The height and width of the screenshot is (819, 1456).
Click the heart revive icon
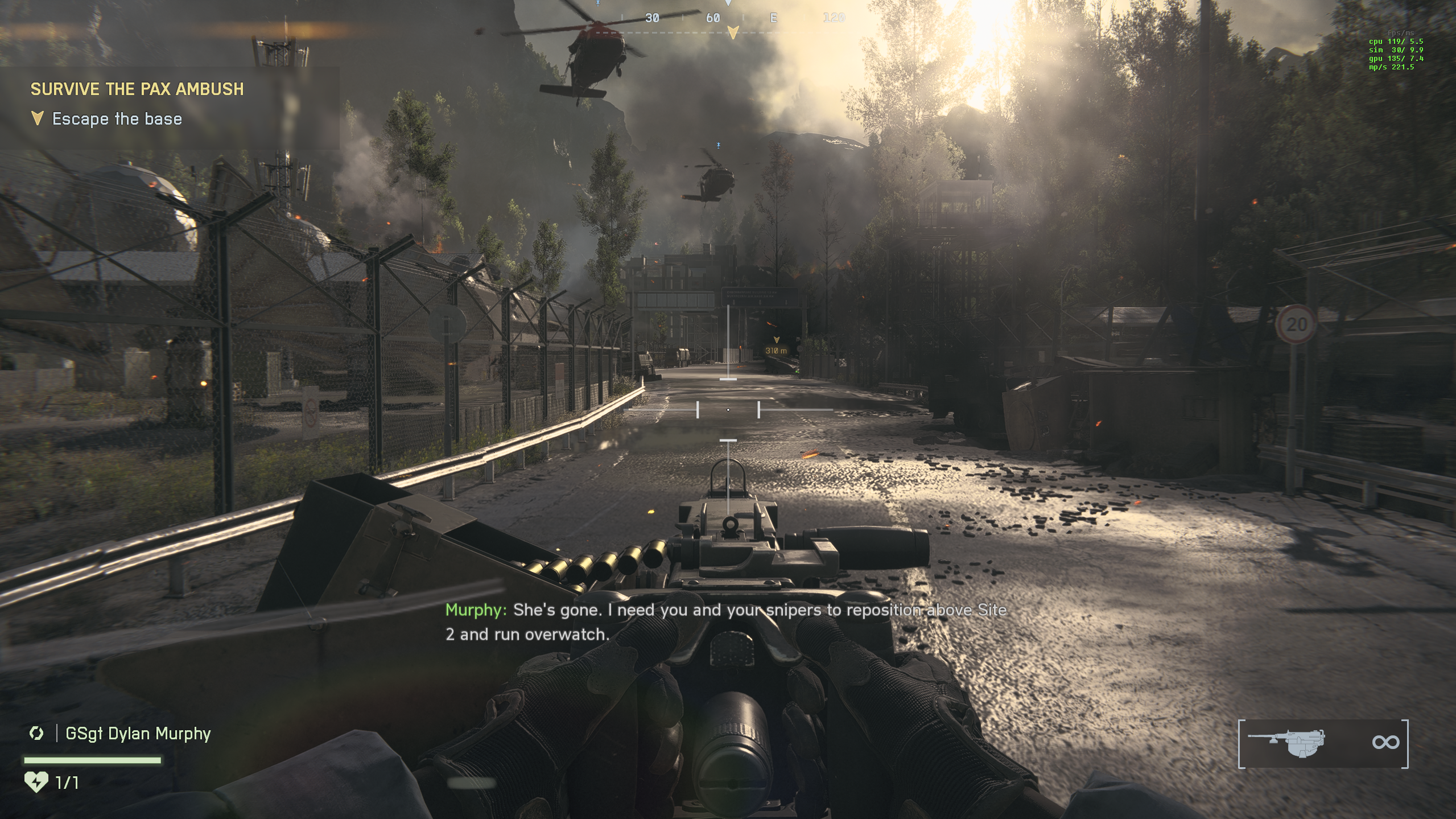coord(36,782)
